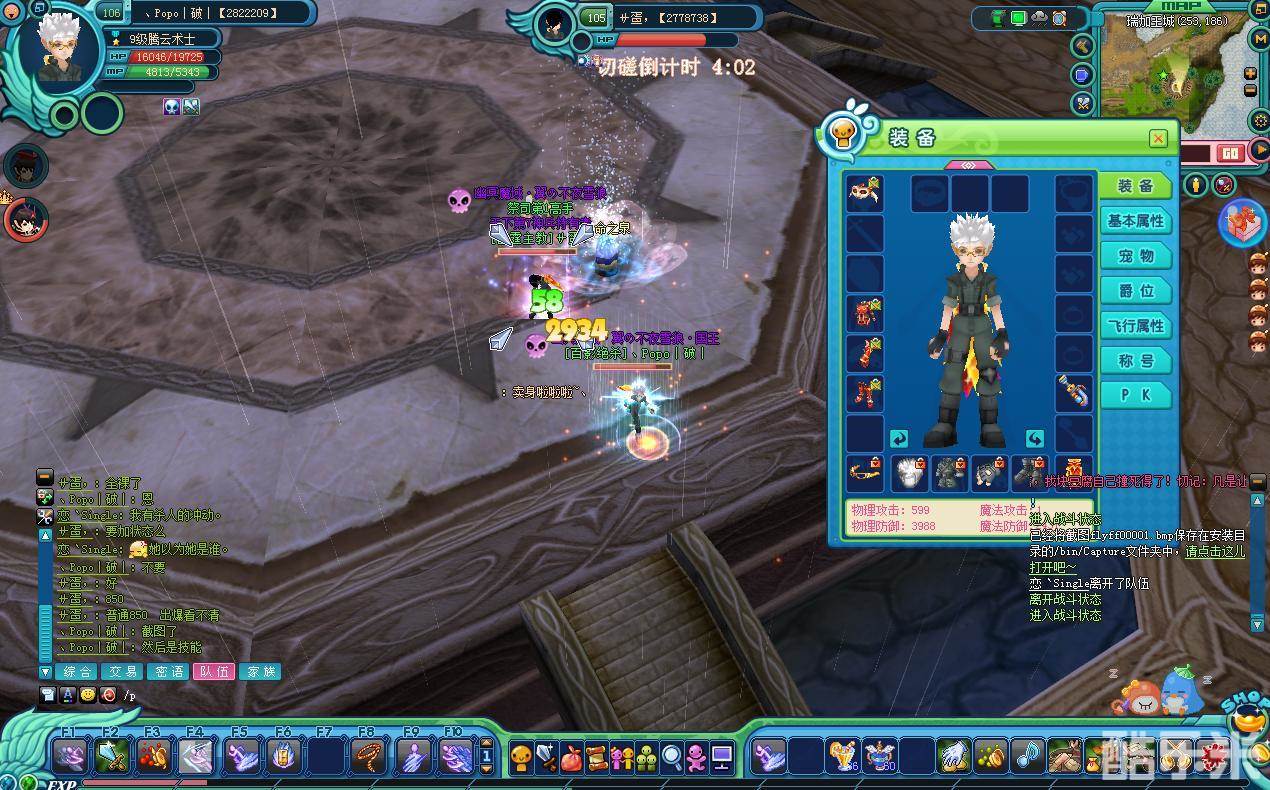The image size is (1270, 790).
Task: Click the magnifying glass search icon
Action: tap(671, 757)
